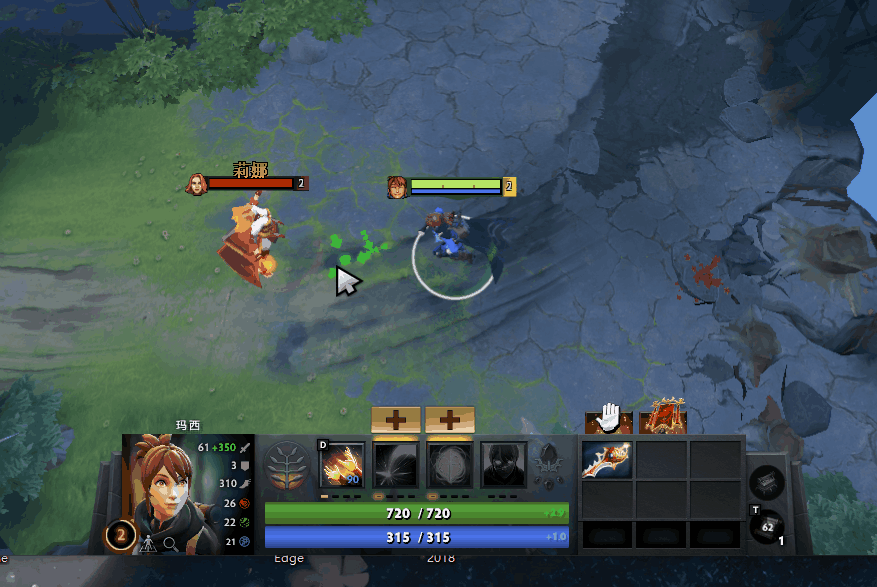Activate the Dispose ability

tap(342, 465)
